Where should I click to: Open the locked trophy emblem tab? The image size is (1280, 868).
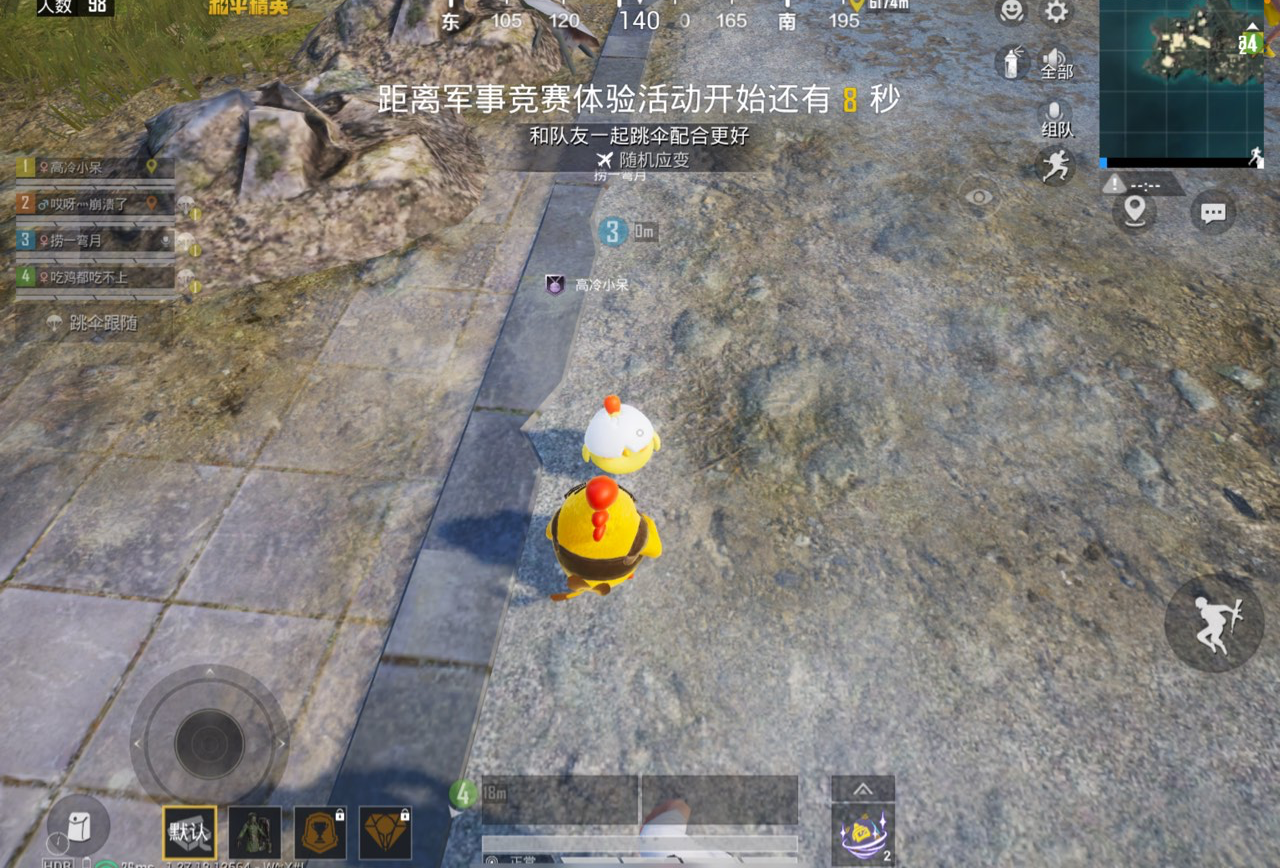coord(320,832)
